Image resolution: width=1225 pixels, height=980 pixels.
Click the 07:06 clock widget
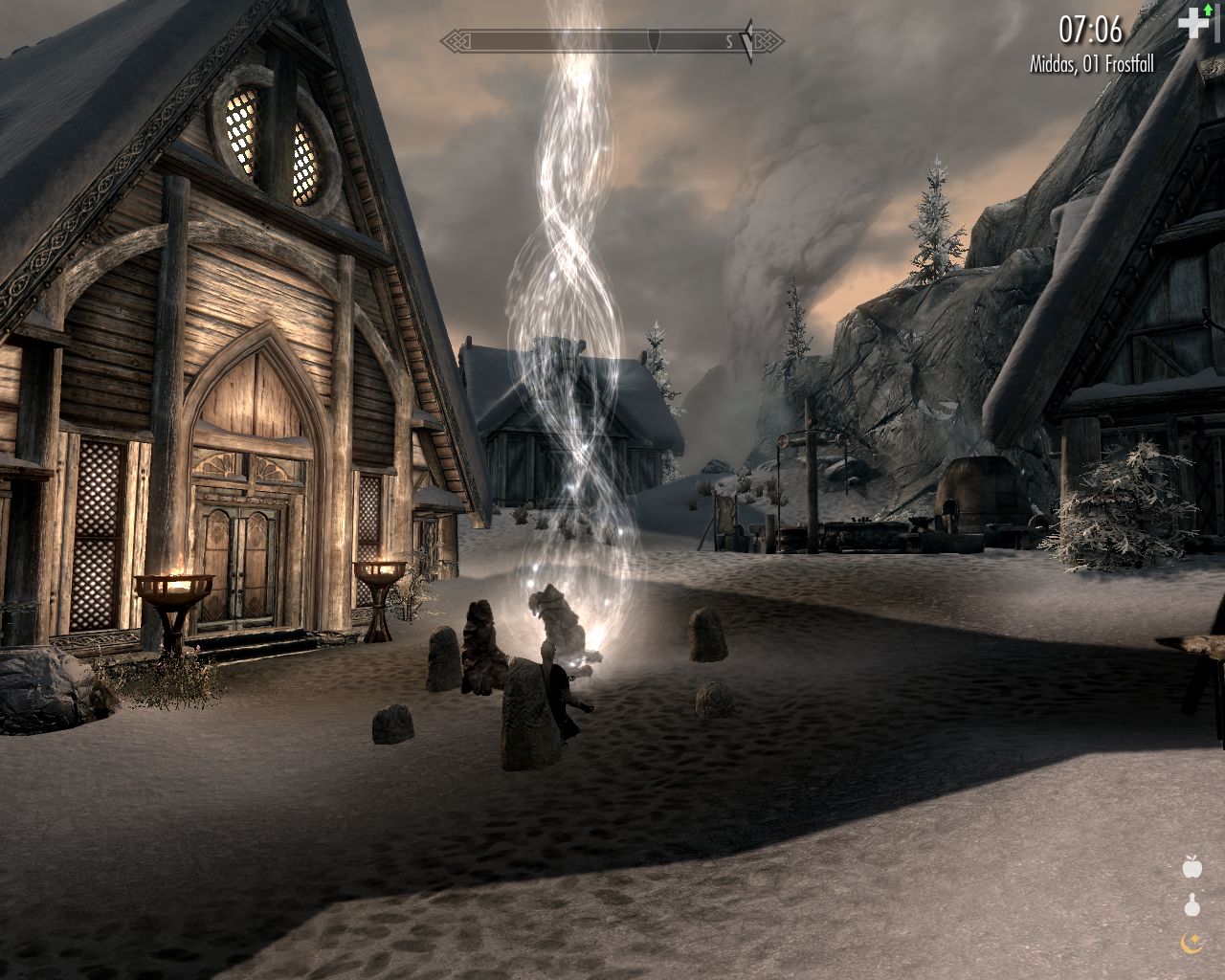pos(1090,31)
